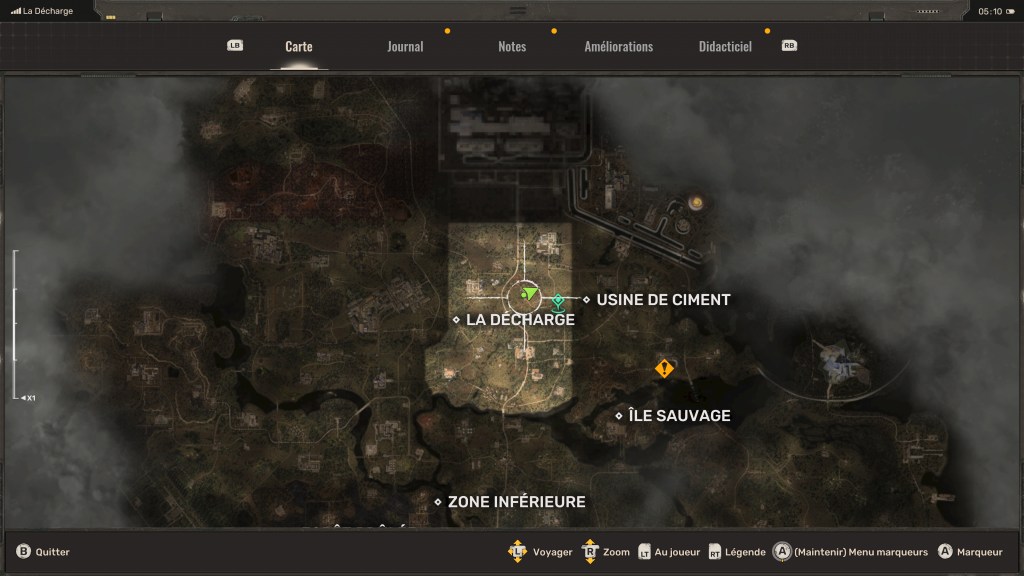Switch to the Notes tab

pos(512,47)
